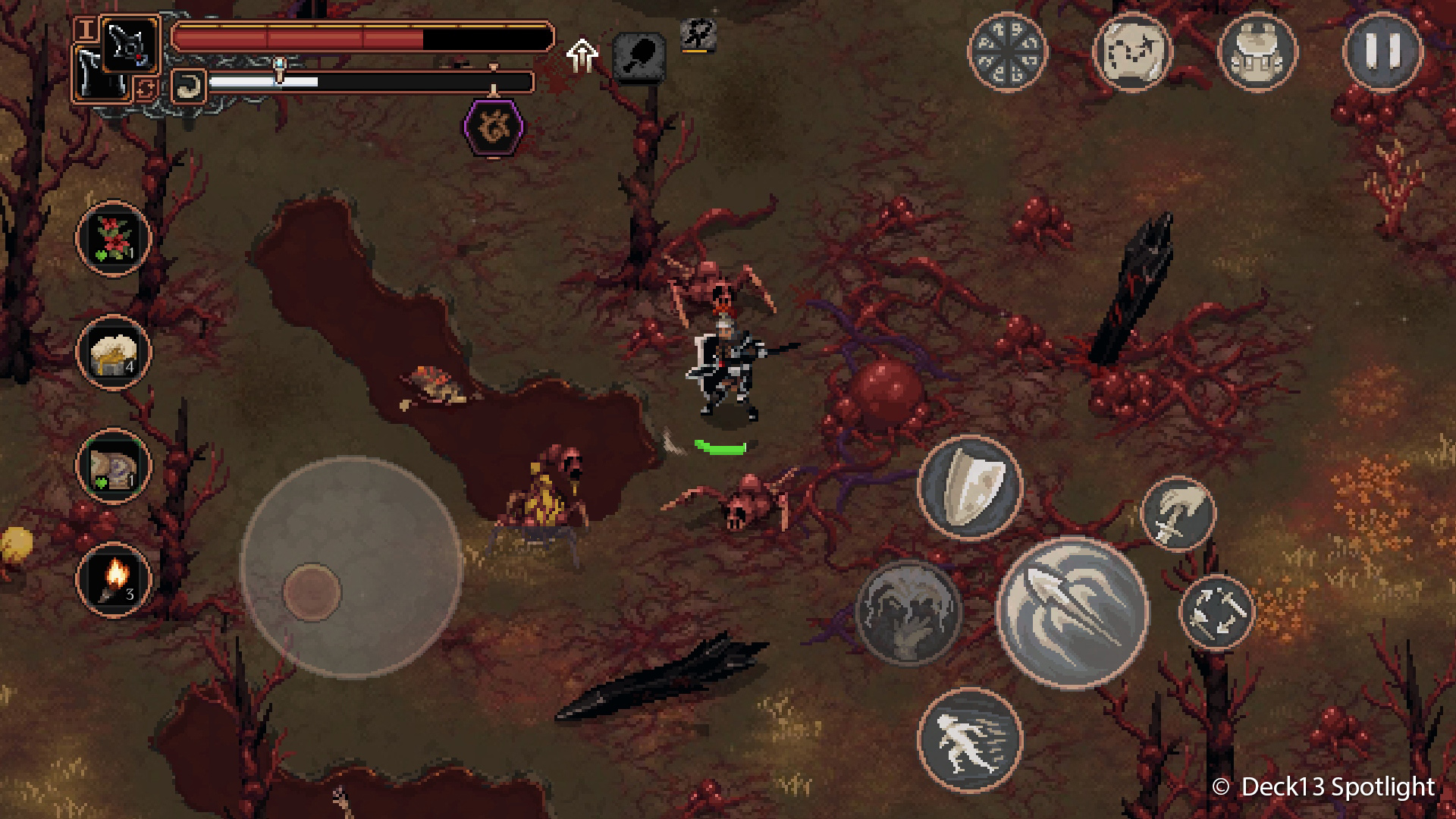Tap the crossed weapons swap button
Image resolution: width=1456 pixels, height=819 pixels.
(1216, 611)
